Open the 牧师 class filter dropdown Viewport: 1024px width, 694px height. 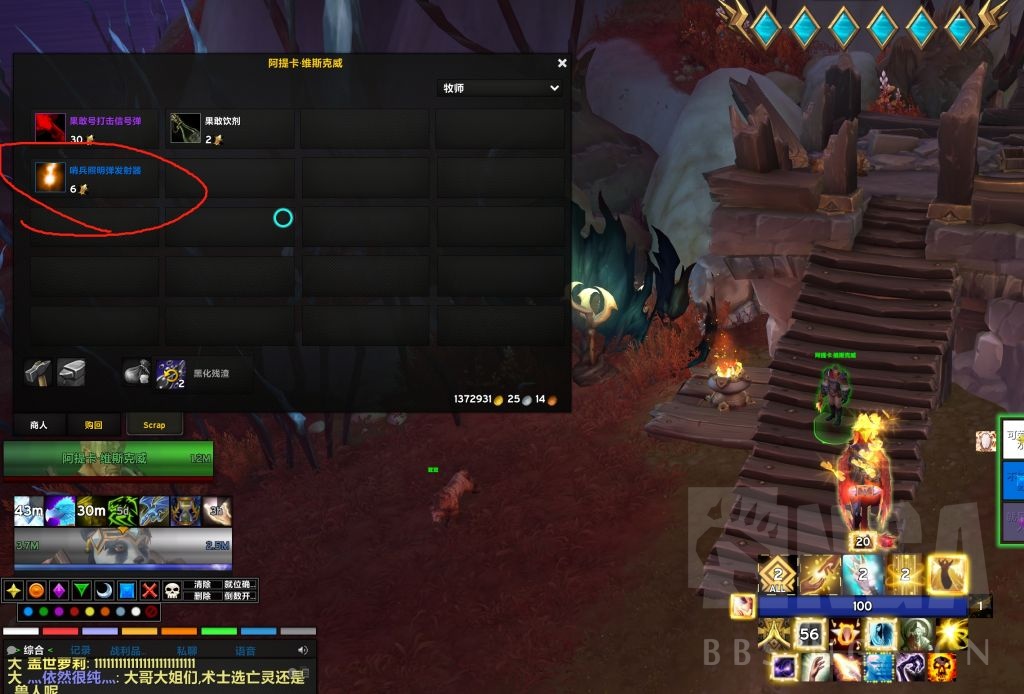[500, 88]
